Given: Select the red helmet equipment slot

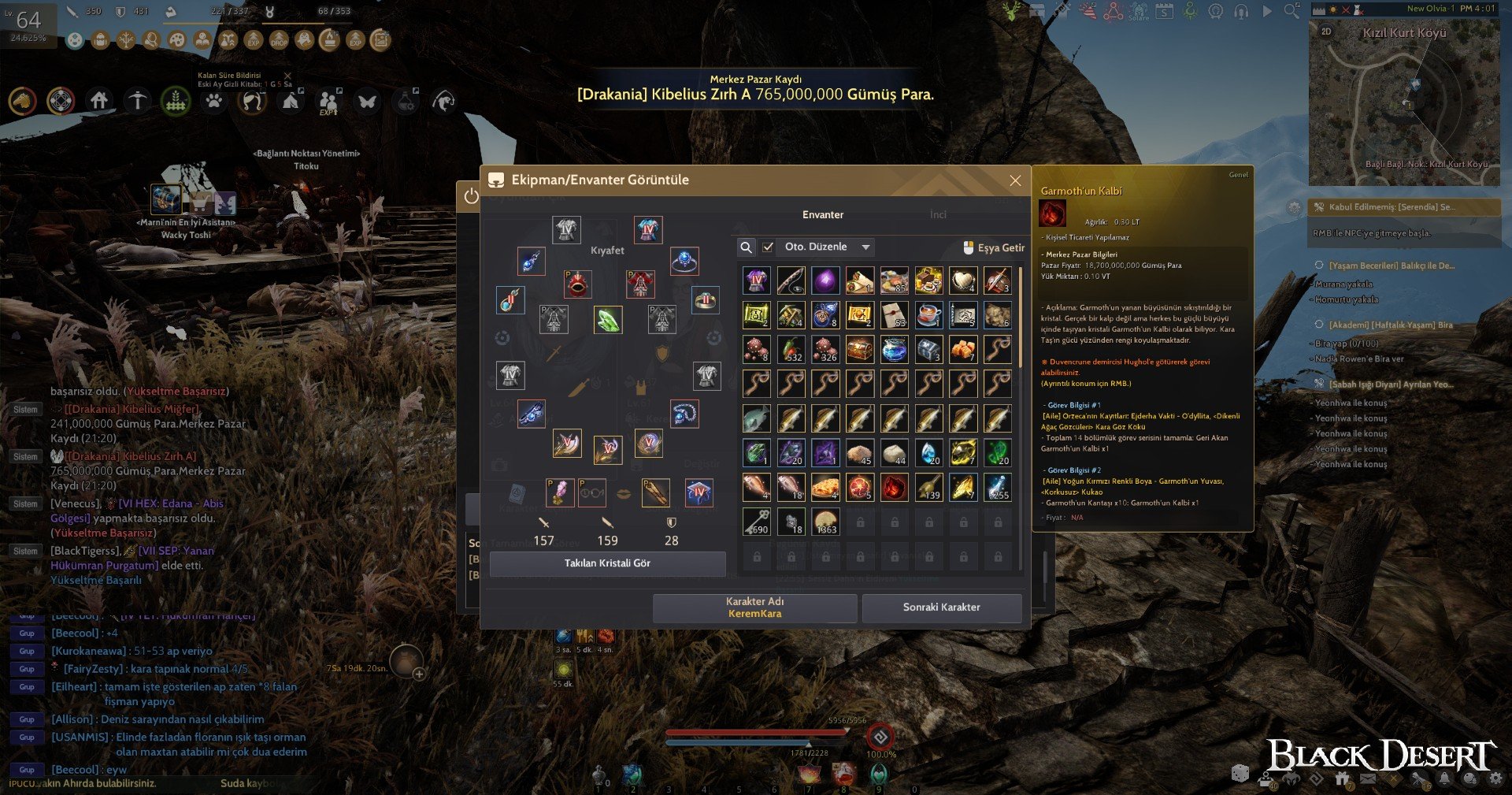Looking at the screenshot, I should pyautogui.click(x=577, y=284).
